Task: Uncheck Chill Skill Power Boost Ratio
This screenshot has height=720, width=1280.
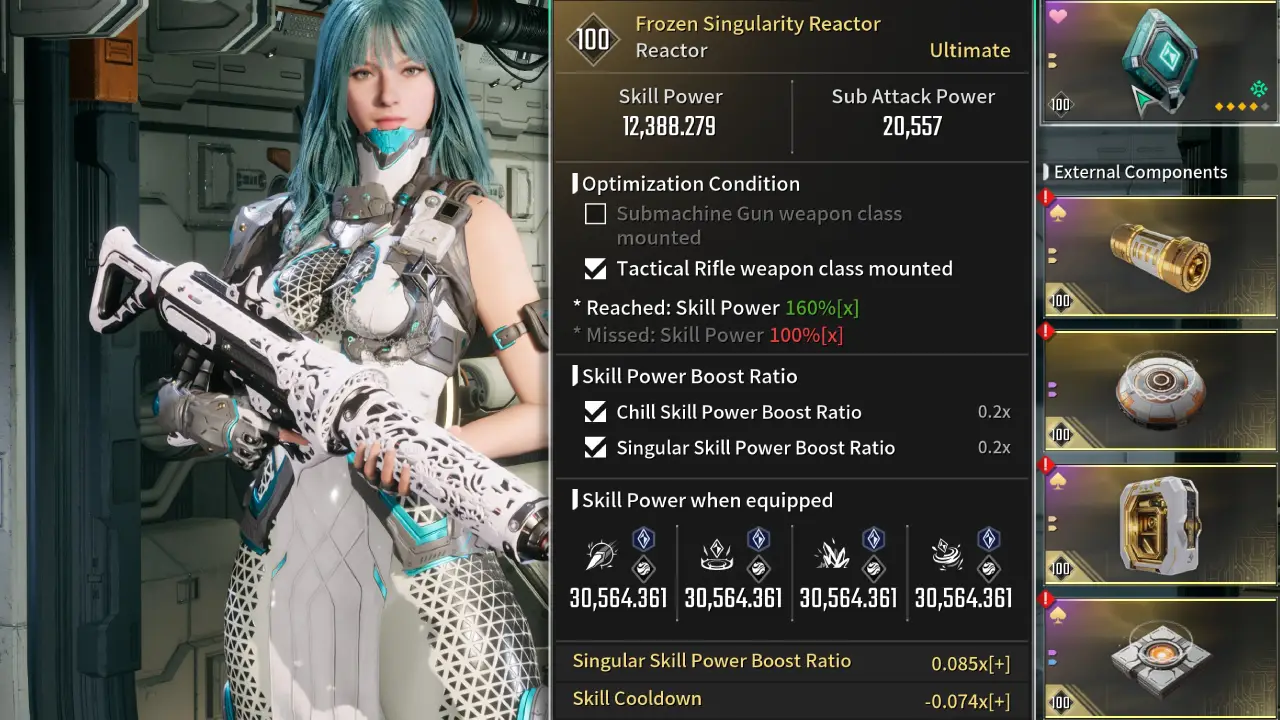Action: (x=595, y=412)
